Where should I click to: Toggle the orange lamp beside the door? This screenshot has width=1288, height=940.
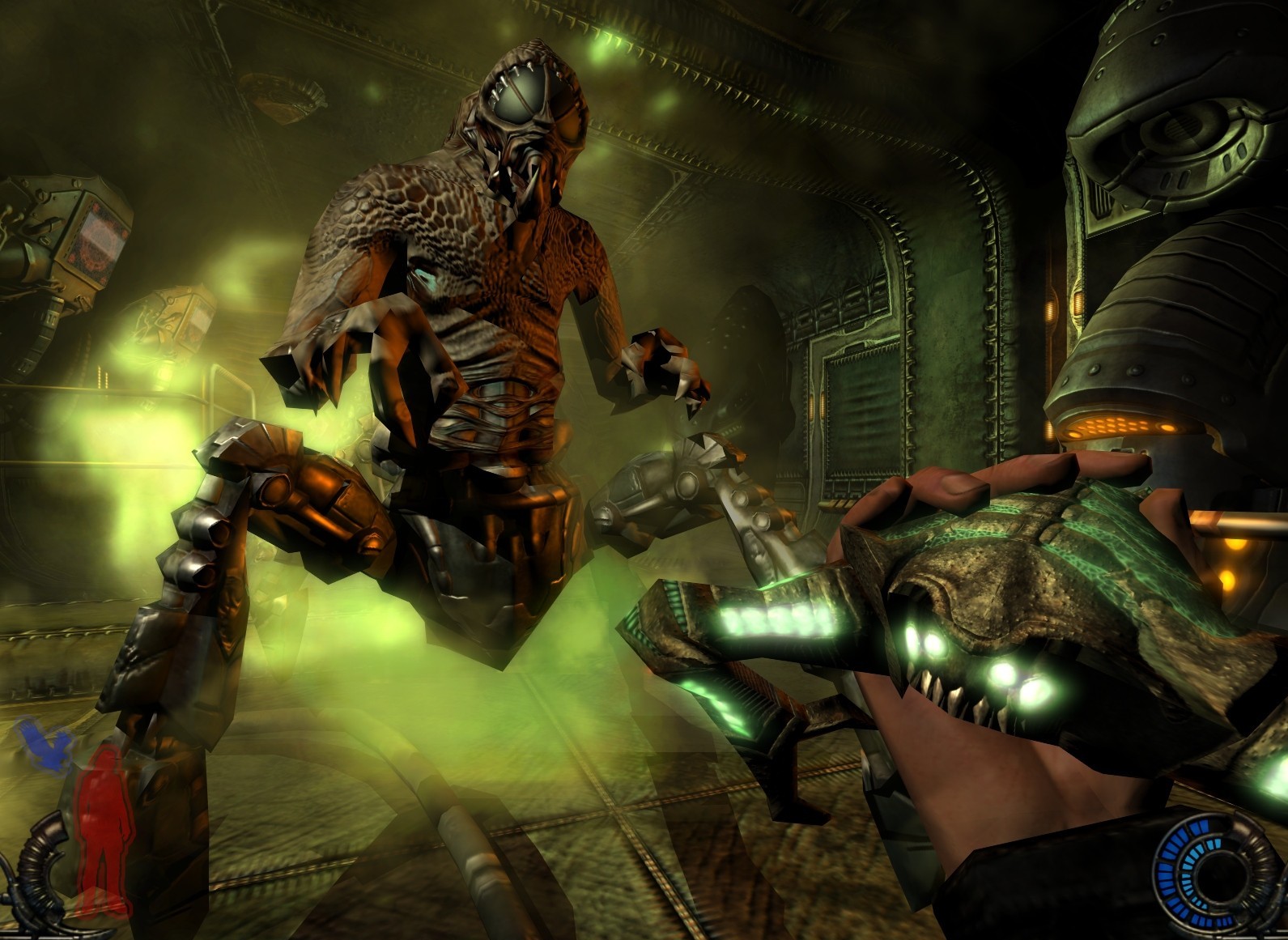tap(812, 405)
